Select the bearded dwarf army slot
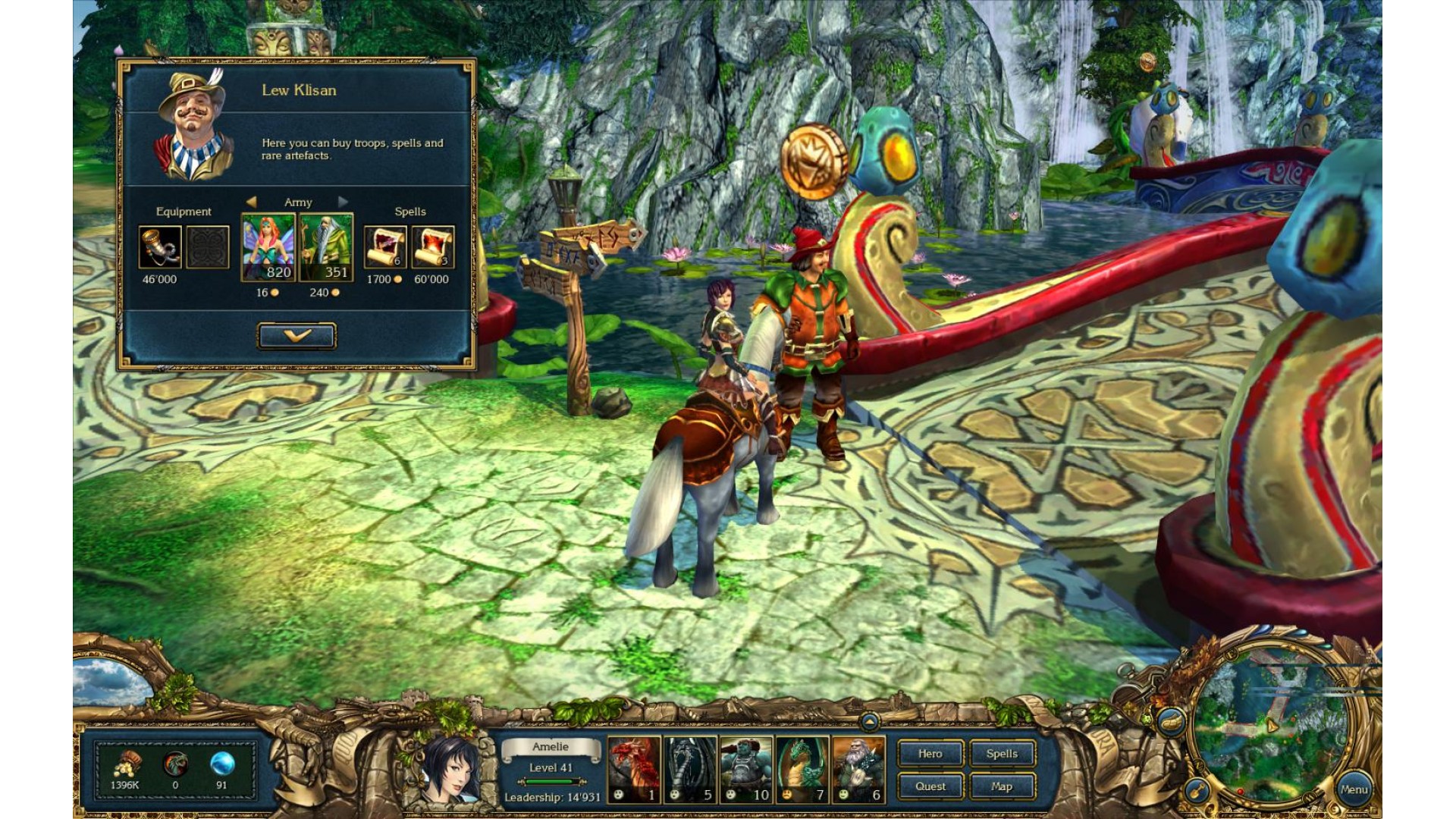This screenshot has height=819, width=1456. pyautogui.click(x=858, y=769)
